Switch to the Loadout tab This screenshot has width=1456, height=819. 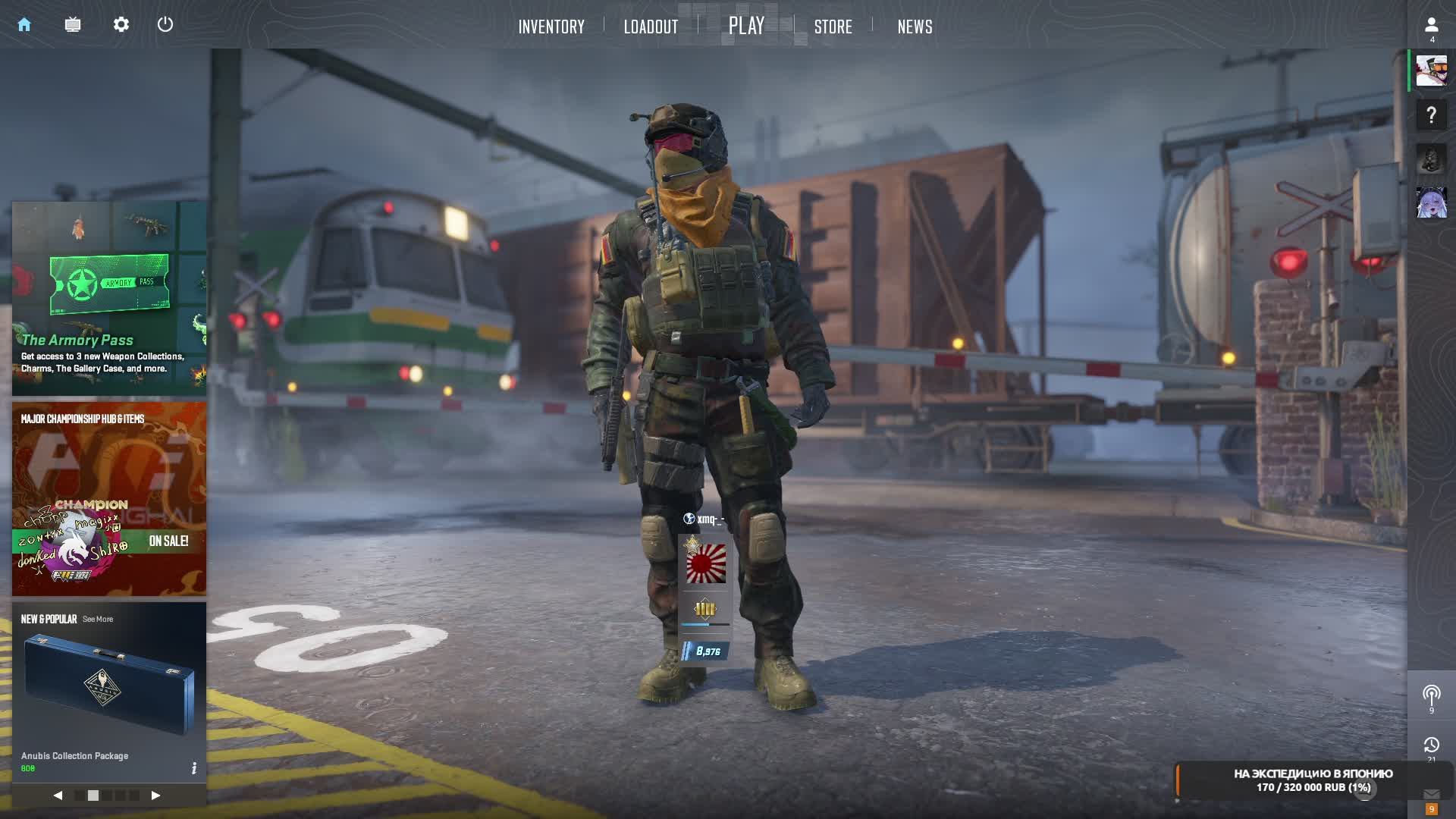pyautogui.click(x=651, y=27)
